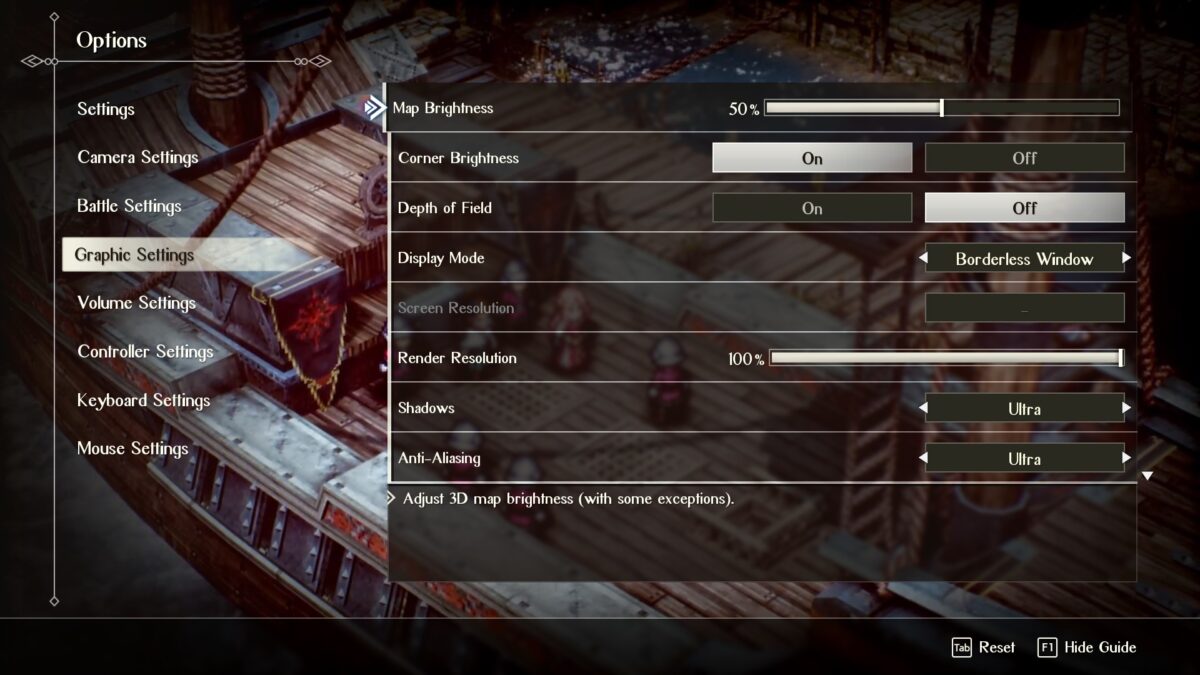The width and height of the screenshot is (1200, 675).
Task: Open Battle Settings section
Action: click(129, 206)
